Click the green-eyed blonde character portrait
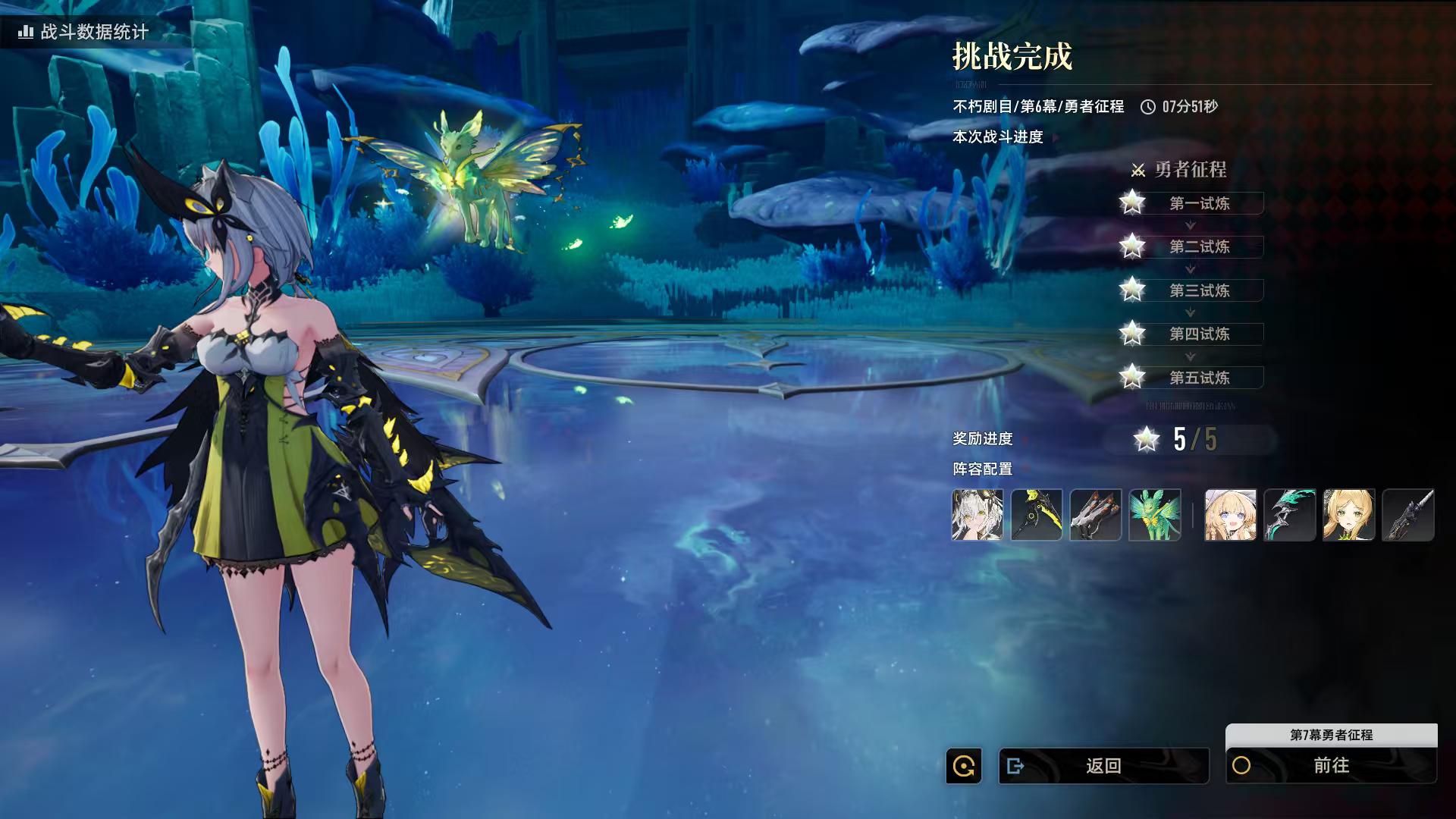Viewport: 1456px width, 819px height. pyautogui.click(x=1348, y=515)
